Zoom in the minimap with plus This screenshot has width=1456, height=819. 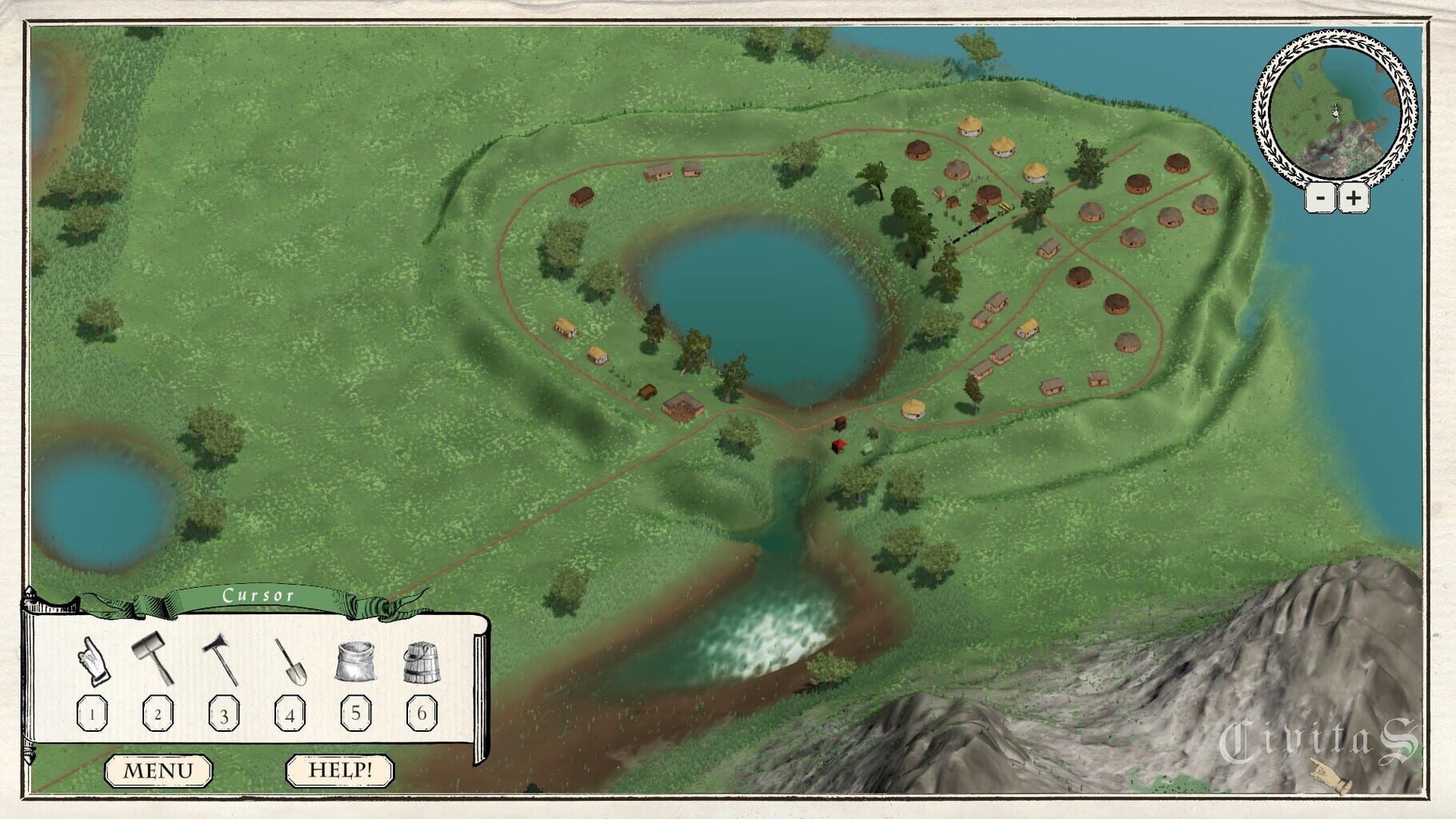click(x=1353, y=198)
